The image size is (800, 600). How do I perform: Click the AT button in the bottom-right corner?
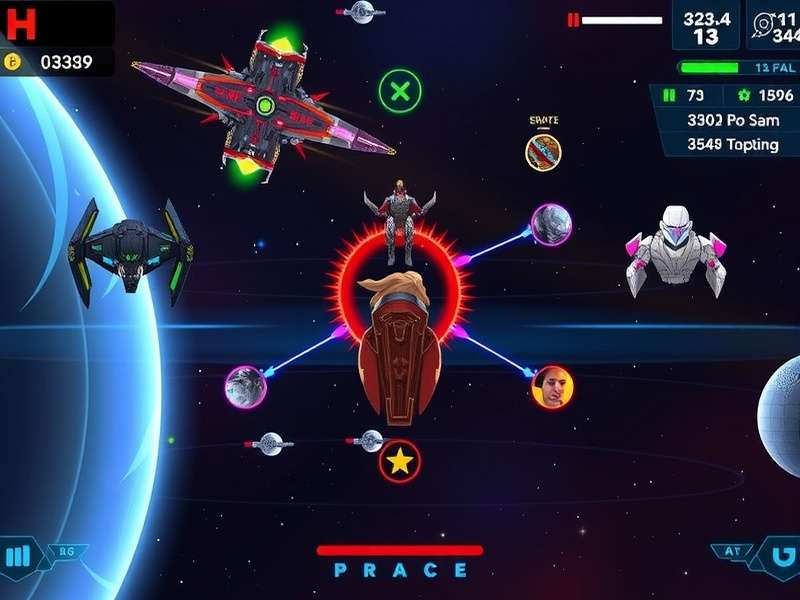733,551
